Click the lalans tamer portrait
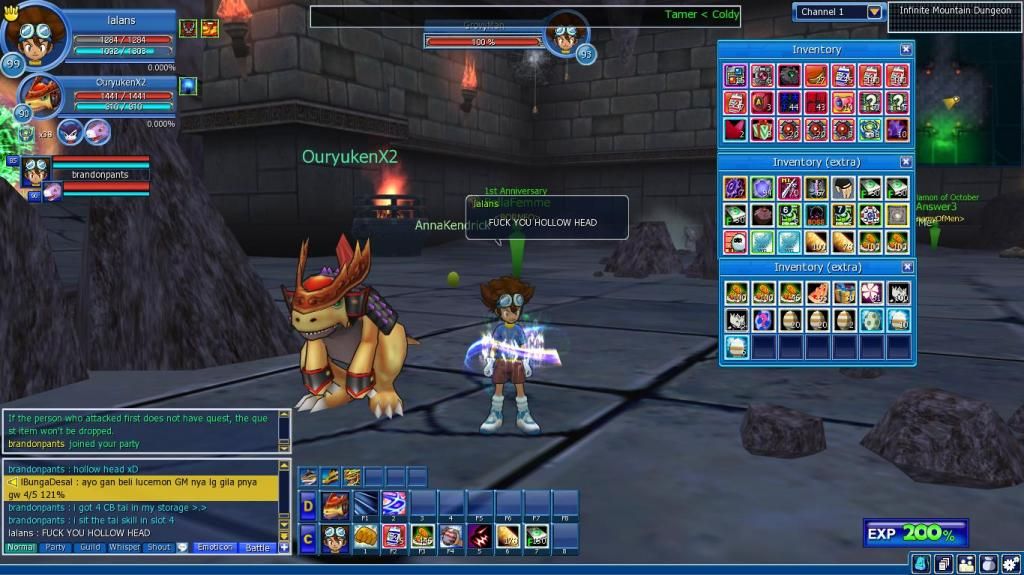This screenshot has height=575, width=1024. 32,32
